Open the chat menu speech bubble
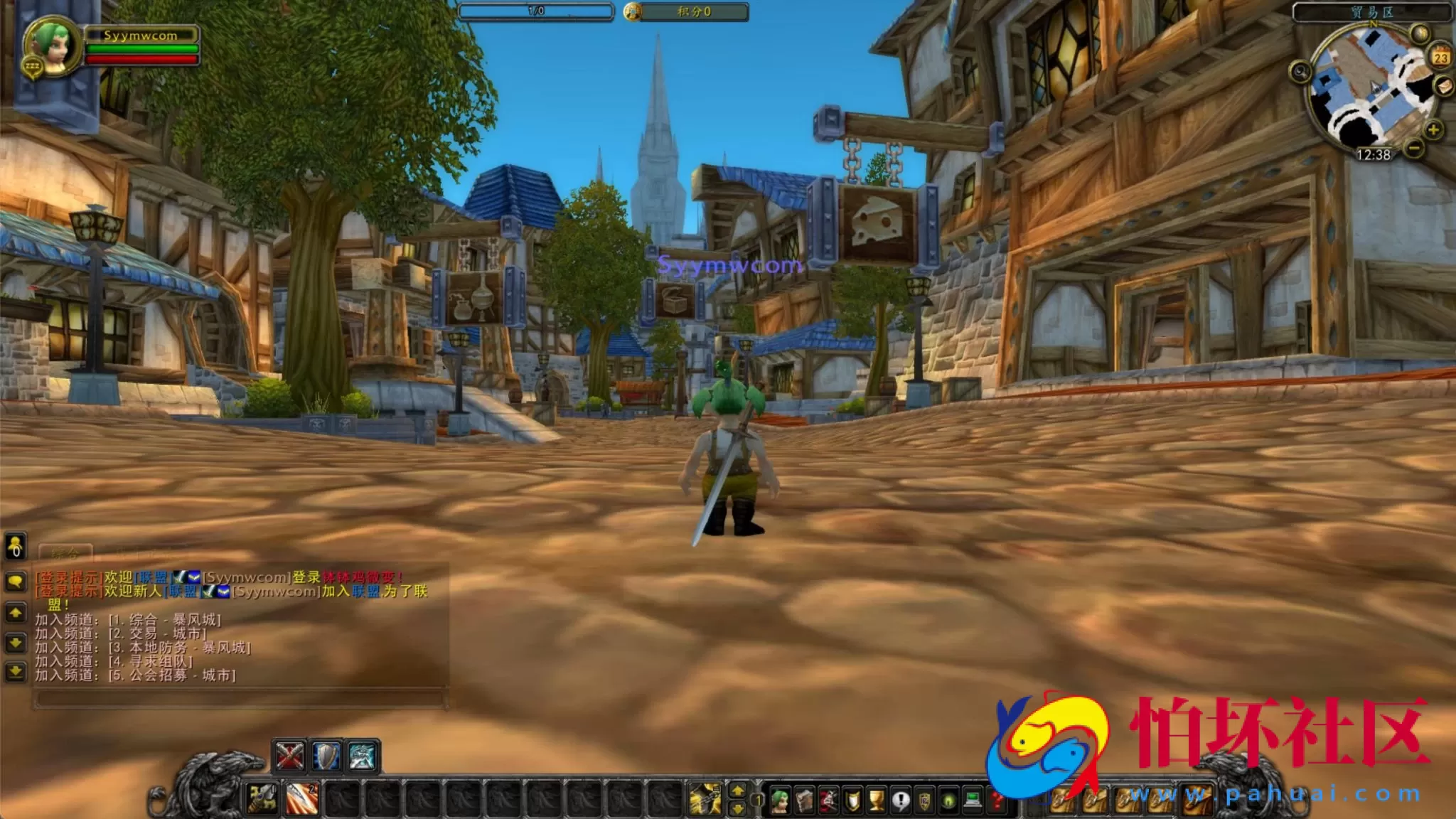The image size is (1456, 819). (15, 579)
